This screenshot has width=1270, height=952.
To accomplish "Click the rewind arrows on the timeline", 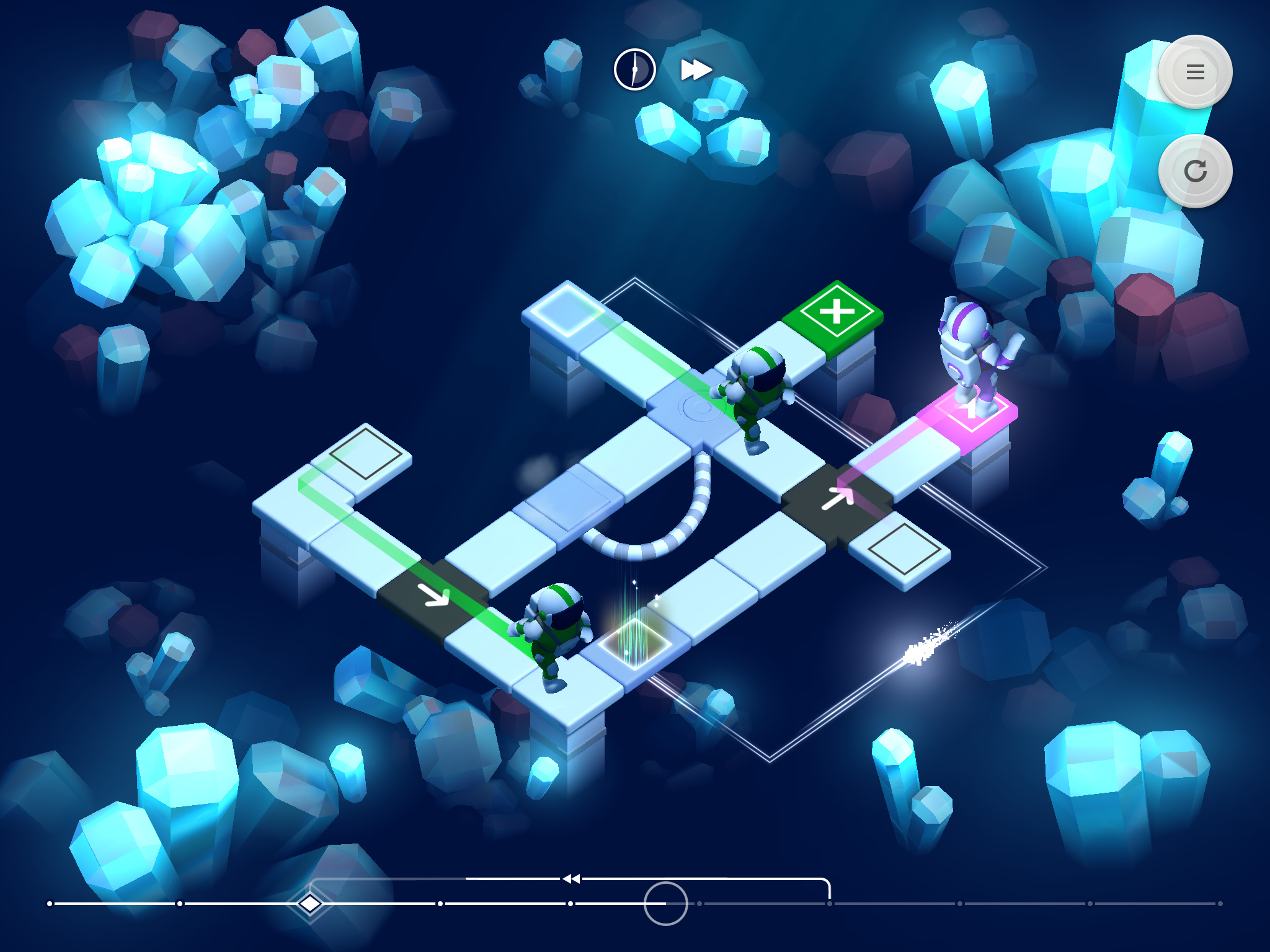I will 571,878.
